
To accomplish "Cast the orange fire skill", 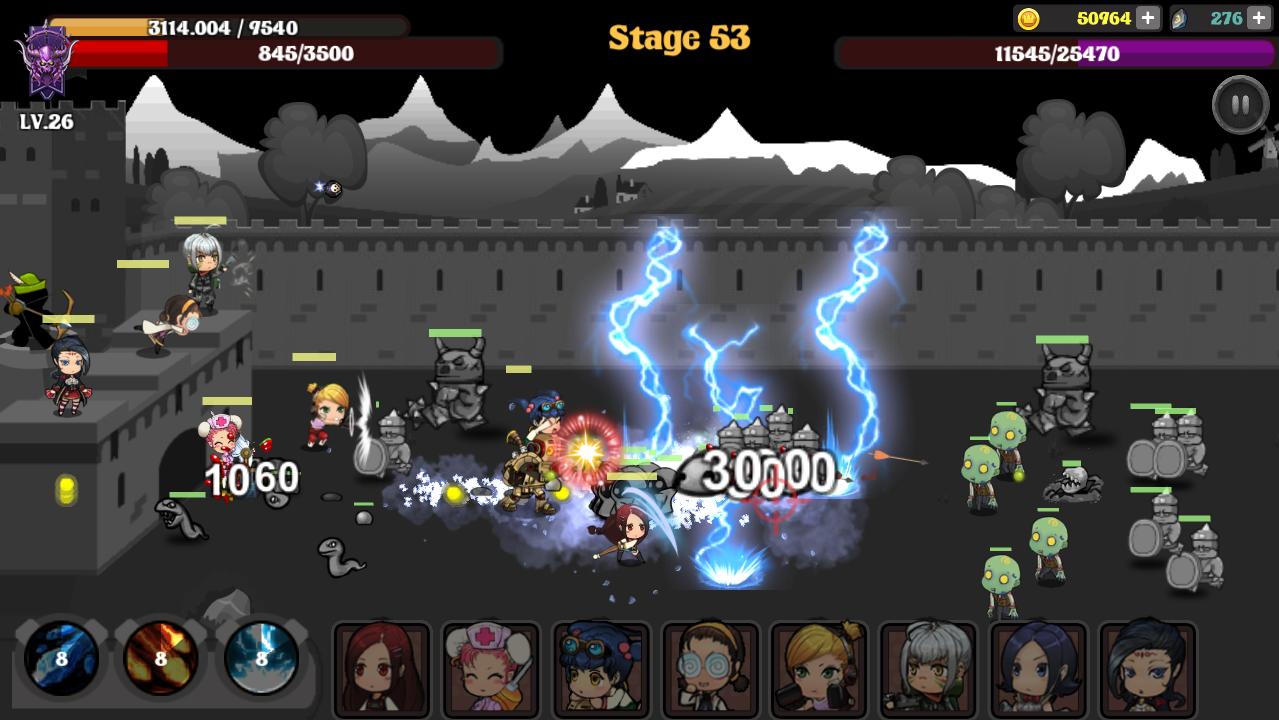I will (x=160, y=659).
